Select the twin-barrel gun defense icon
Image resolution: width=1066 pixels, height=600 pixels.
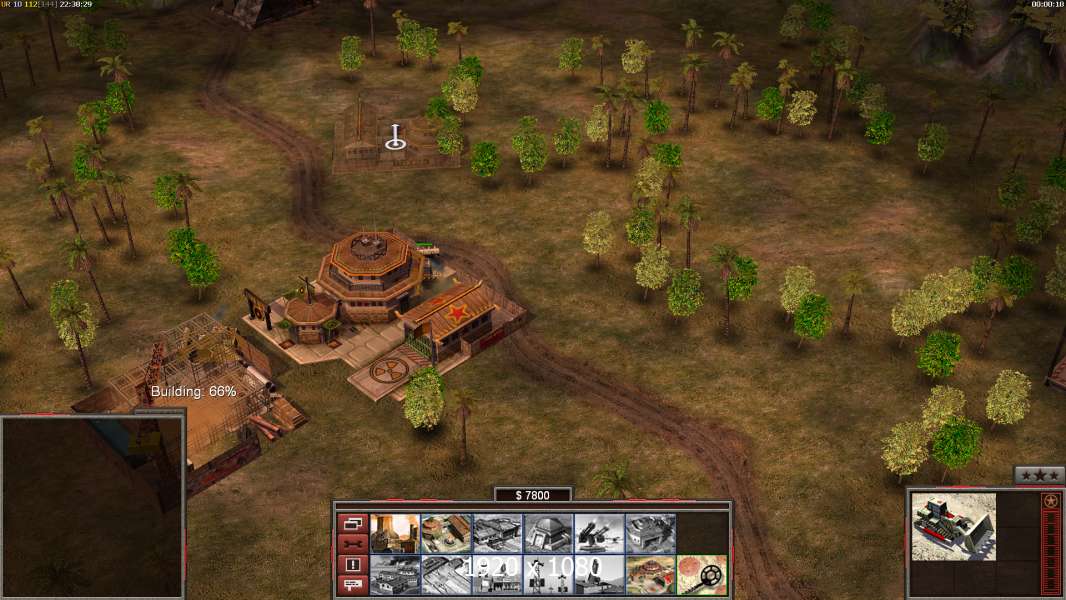coord(599,533)
